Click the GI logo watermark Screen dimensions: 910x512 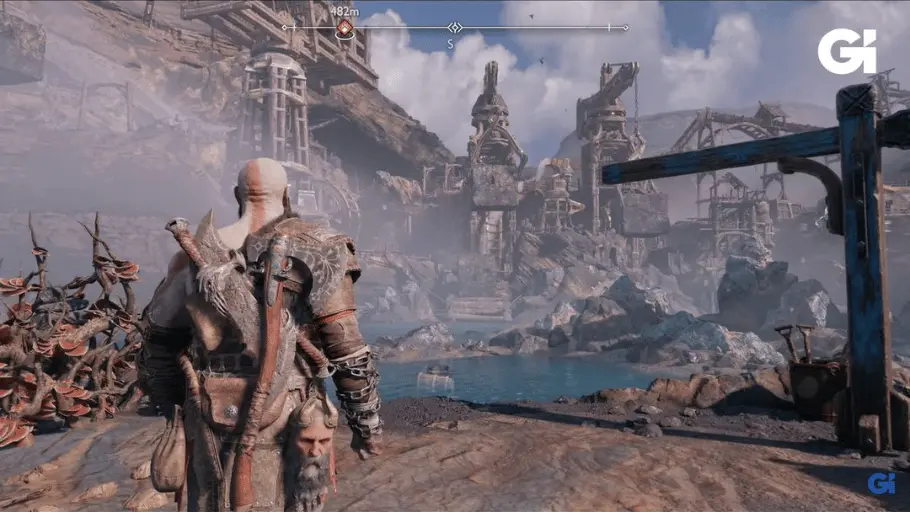846,52
